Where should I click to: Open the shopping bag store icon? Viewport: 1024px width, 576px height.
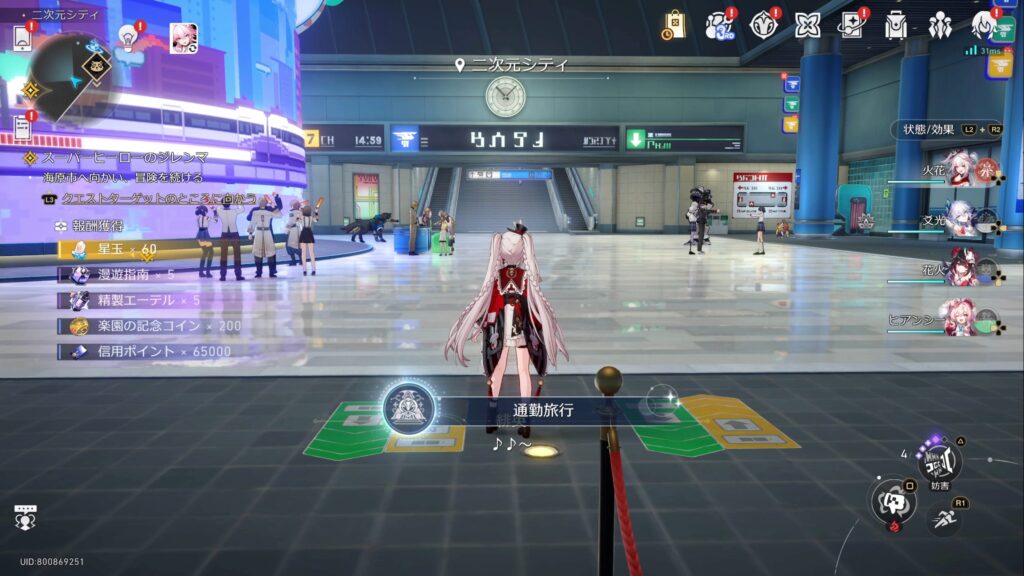coord(674,24)
